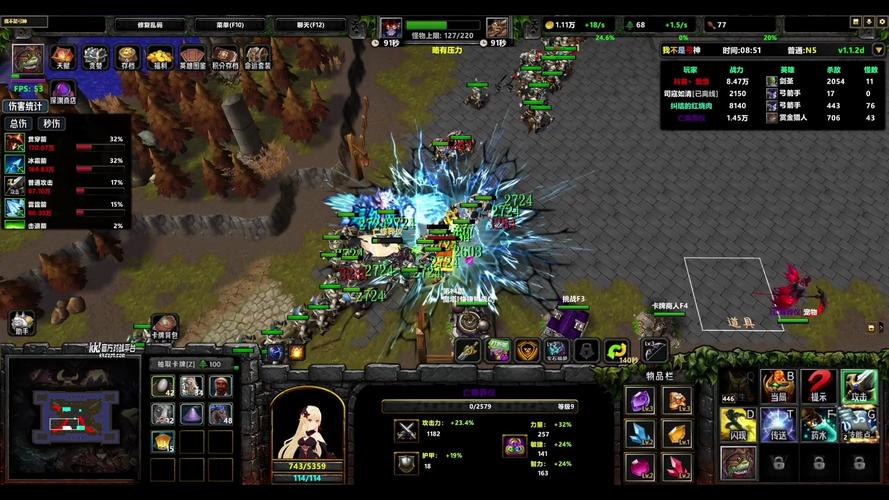Open the 天赋 talent icon
The image size is (889, 500).
(63, 58)
